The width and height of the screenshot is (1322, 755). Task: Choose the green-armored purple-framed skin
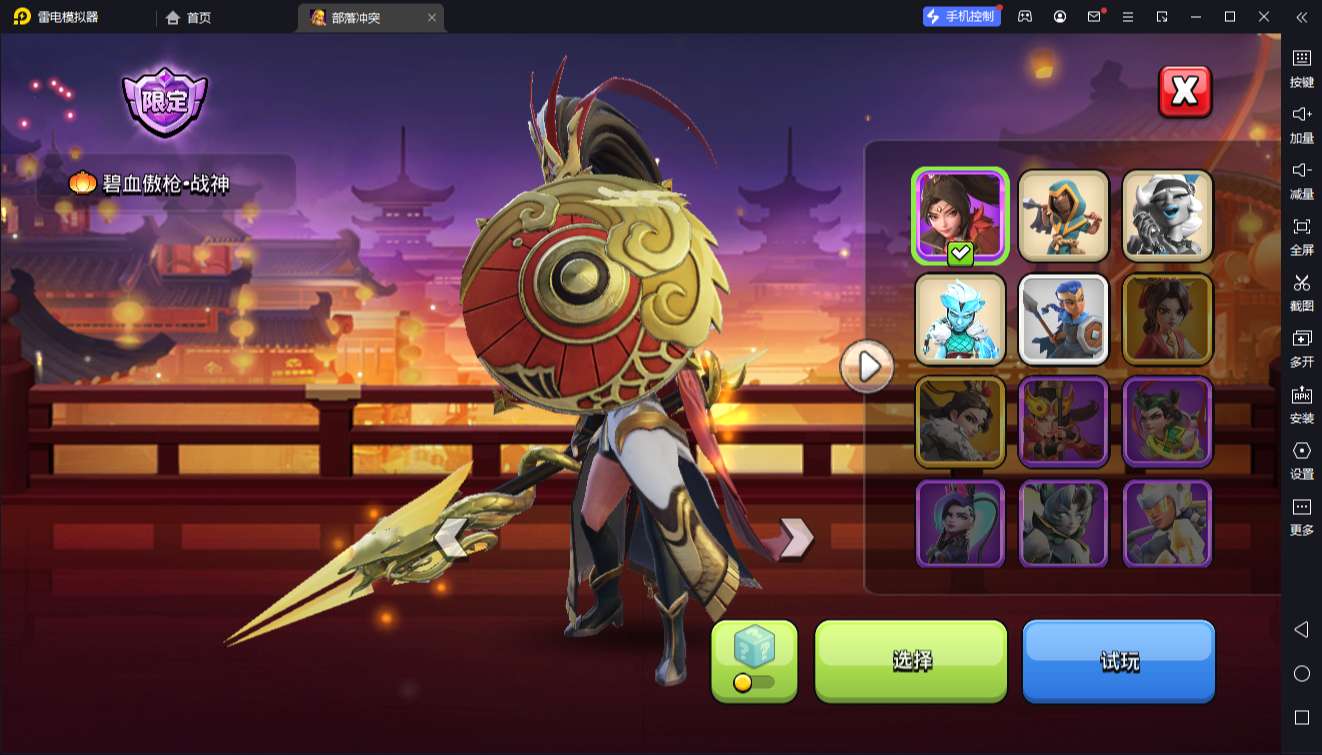[x=1167, y=421]
